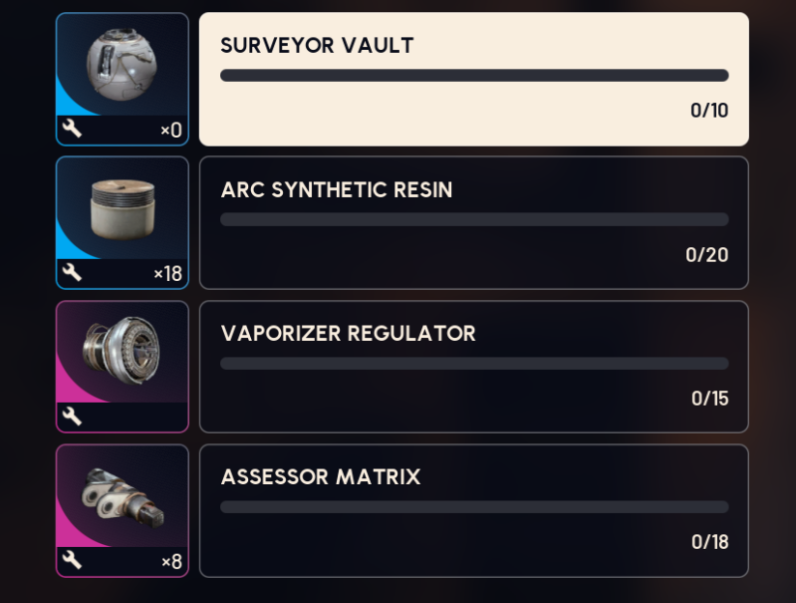Pick the Vaporizer Regulator item icon
Viewport: 796px width, 603px height.
coord(122,356)
